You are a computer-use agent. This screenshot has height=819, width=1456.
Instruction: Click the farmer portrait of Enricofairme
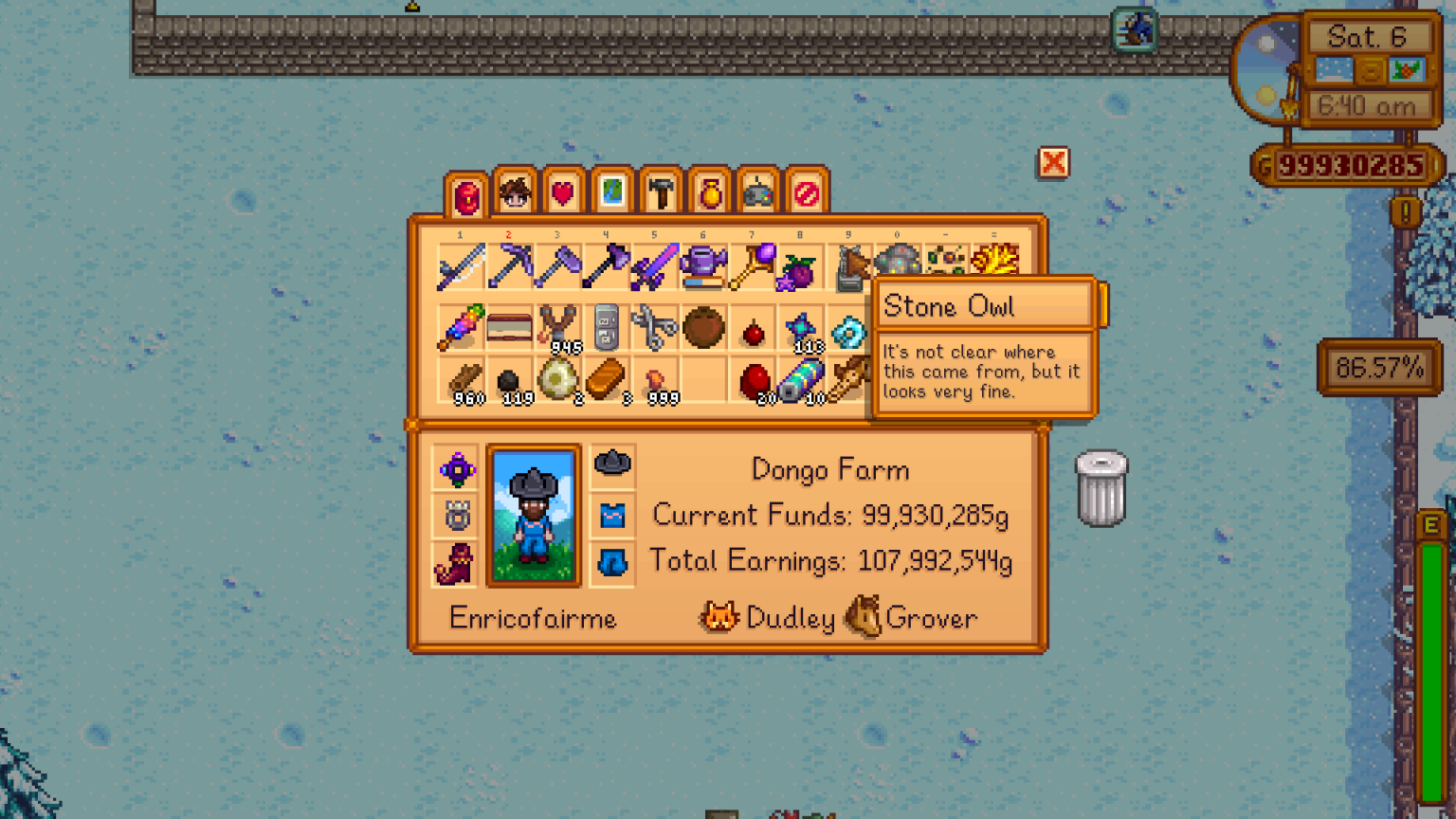[x=534, y=515]
